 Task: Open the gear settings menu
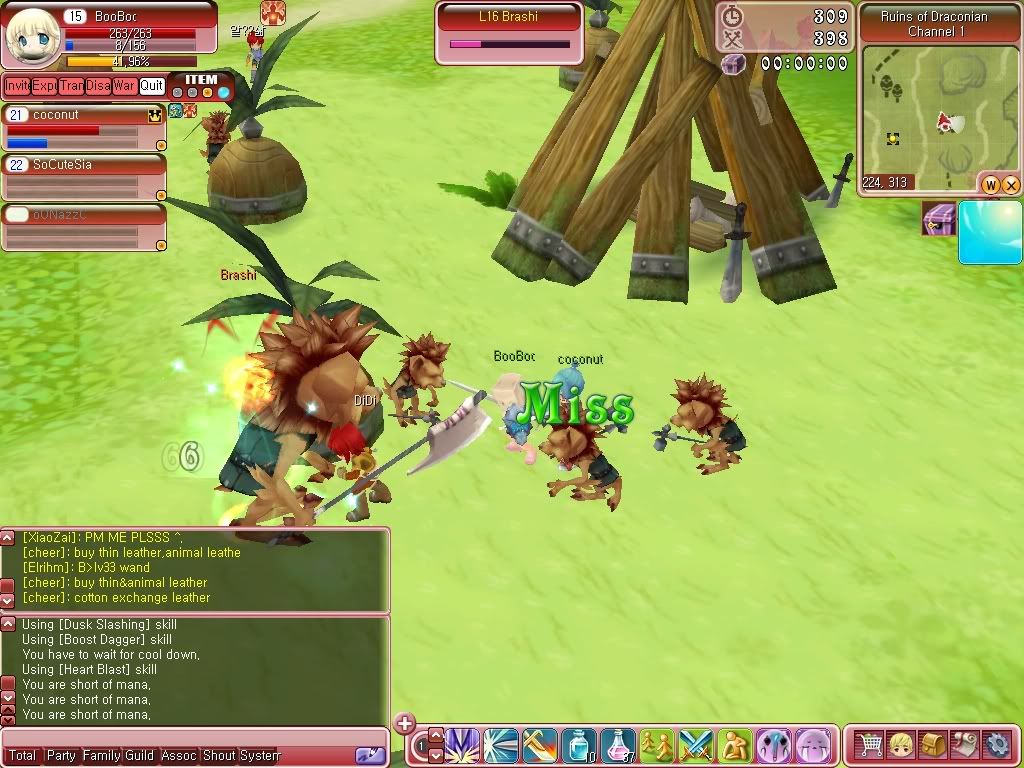997,745
